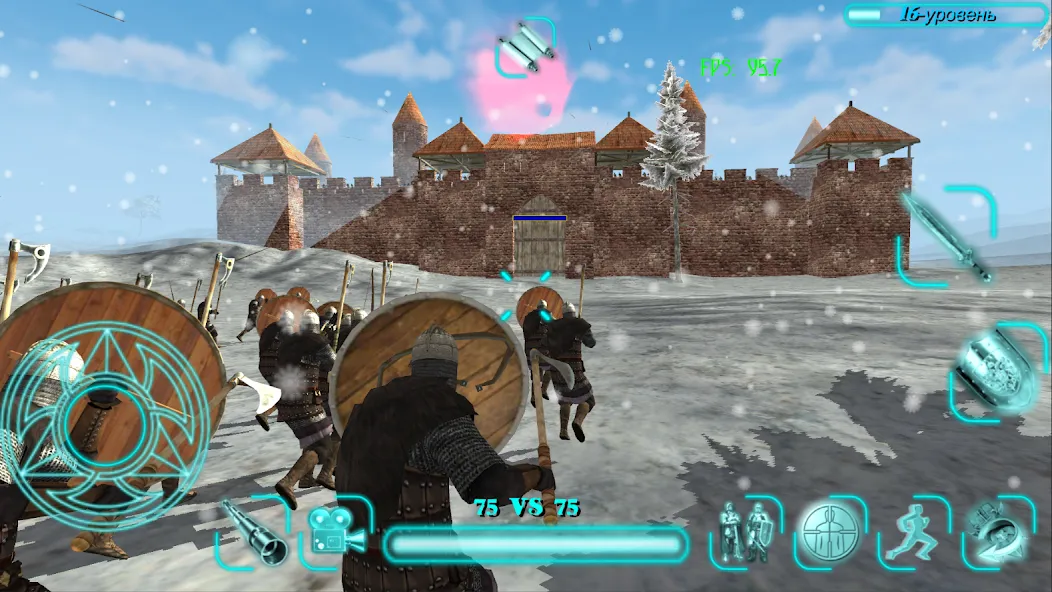
Task: Select the two soldiers squad icon
Action: [744, 531]
